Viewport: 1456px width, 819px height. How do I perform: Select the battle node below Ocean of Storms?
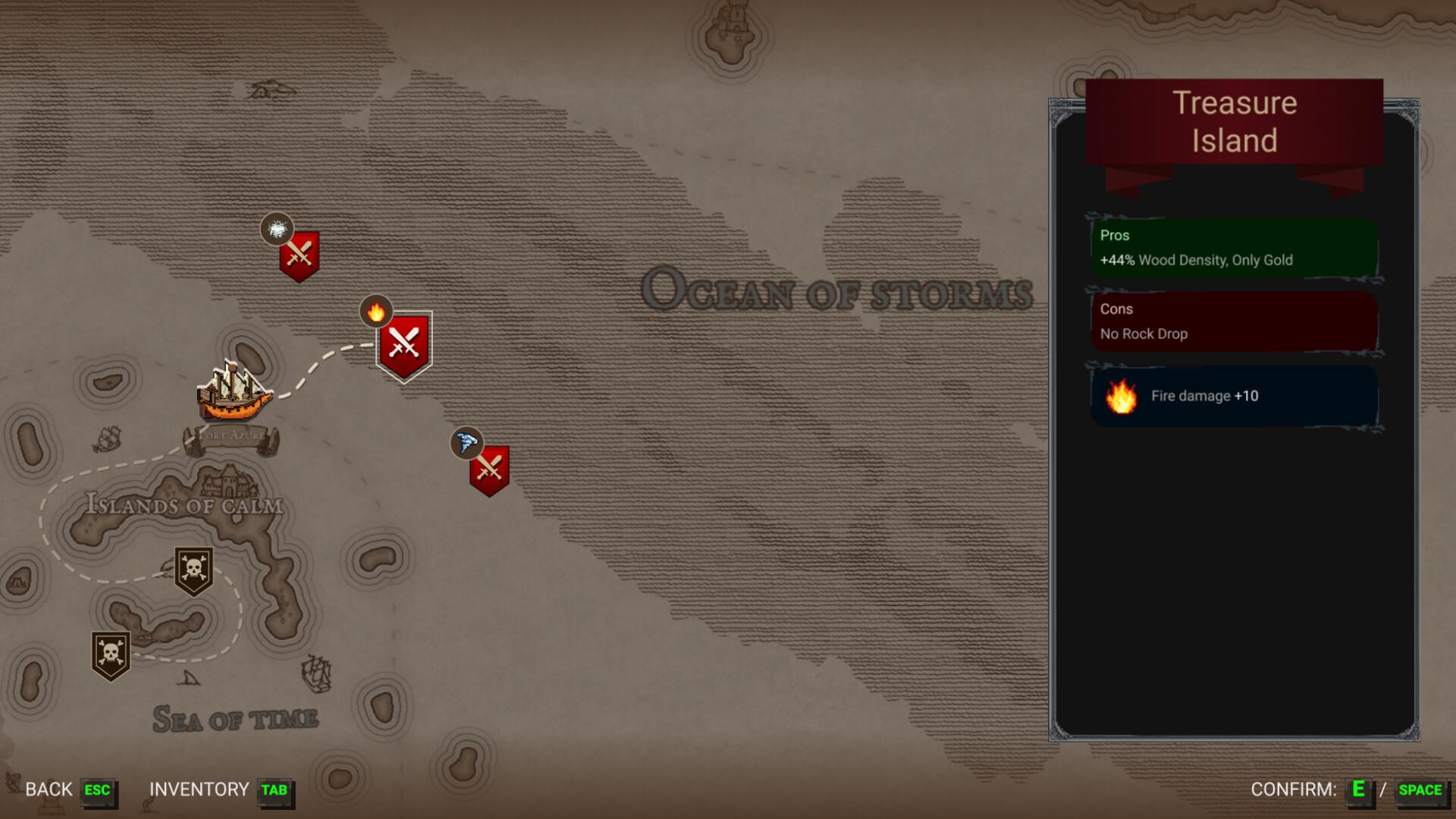pos(490,469)
